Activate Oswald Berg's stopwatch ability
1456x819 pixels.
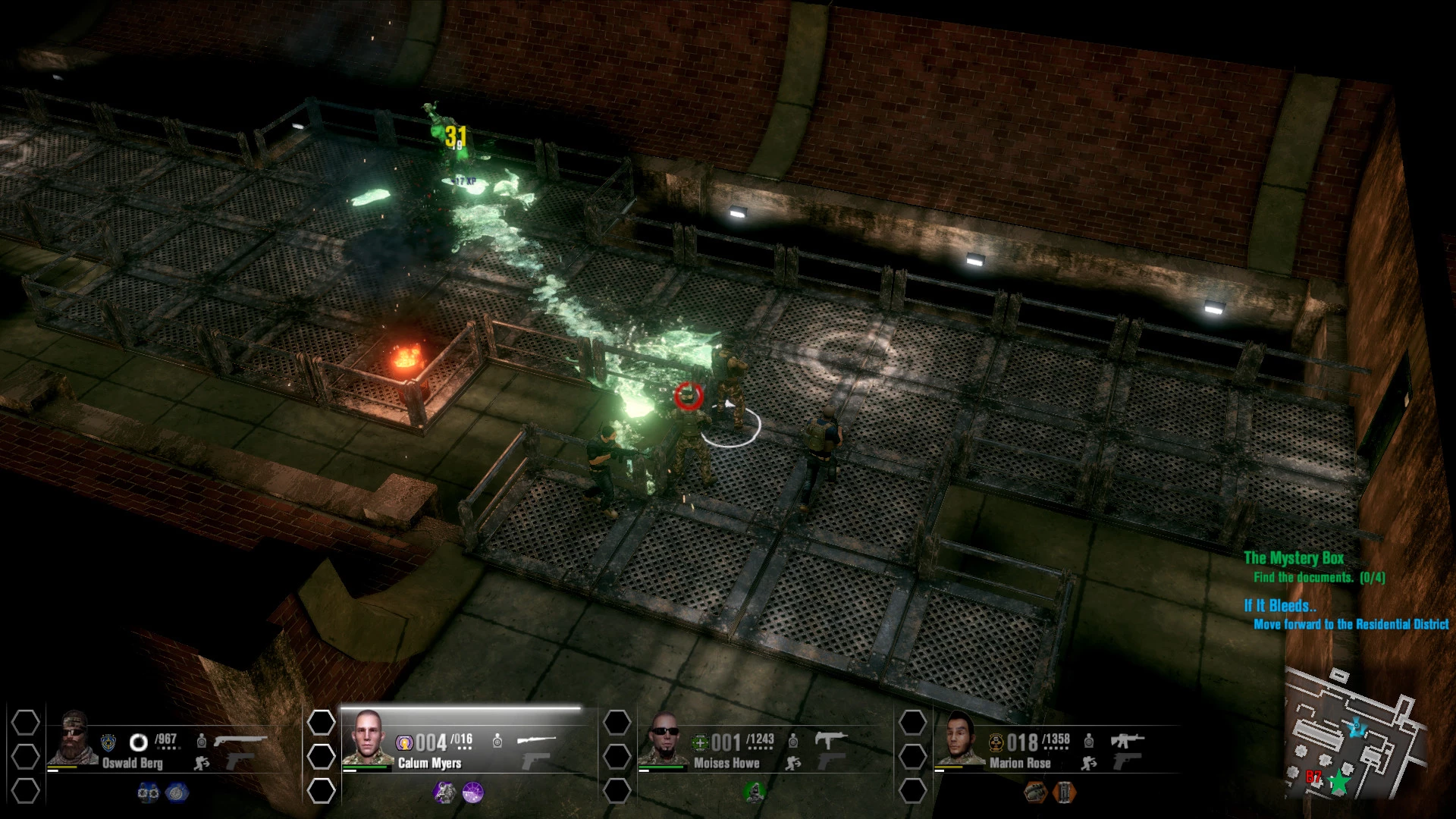[x=177, y=792]
